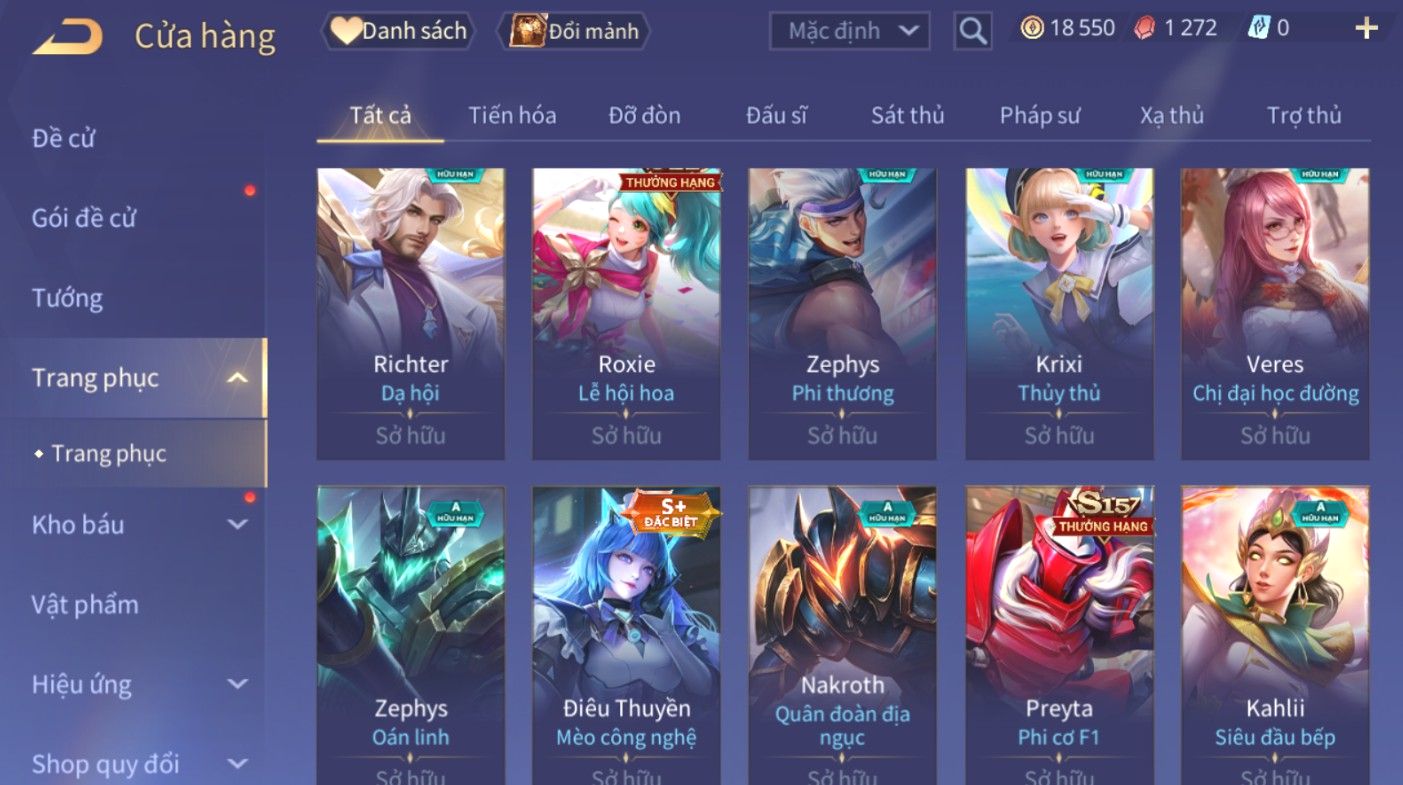Switch to the Tiến hóa tab

512,115
